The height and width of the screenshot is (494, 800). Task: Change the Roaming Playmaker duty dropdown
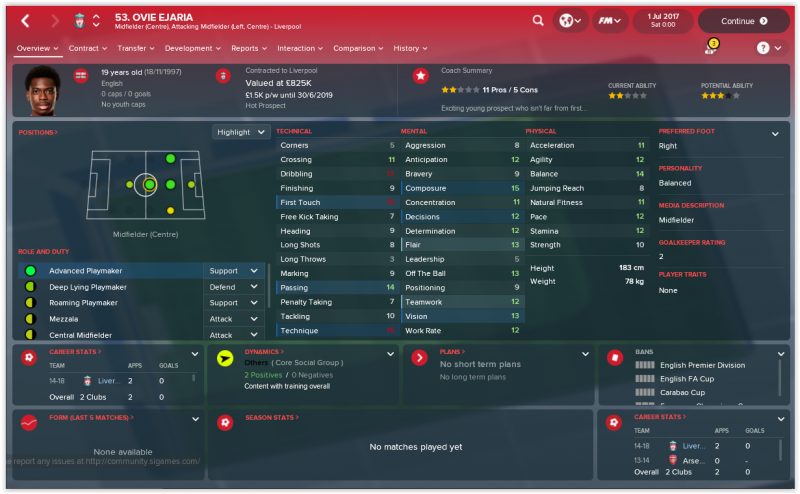click(x=235, y=303)
